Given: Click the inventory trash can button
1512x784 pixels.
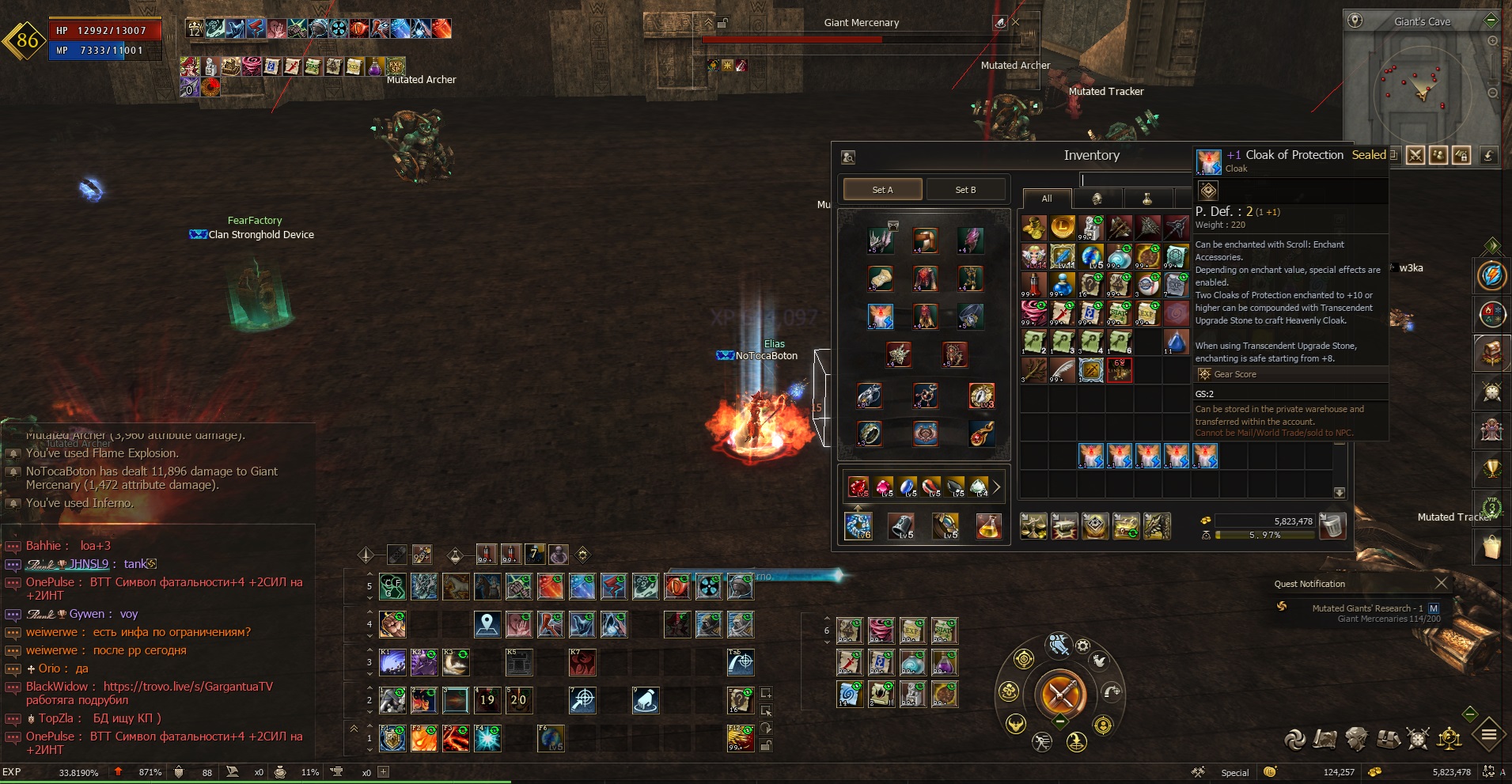Looking at the screenshot, I should click(1332, 525).
